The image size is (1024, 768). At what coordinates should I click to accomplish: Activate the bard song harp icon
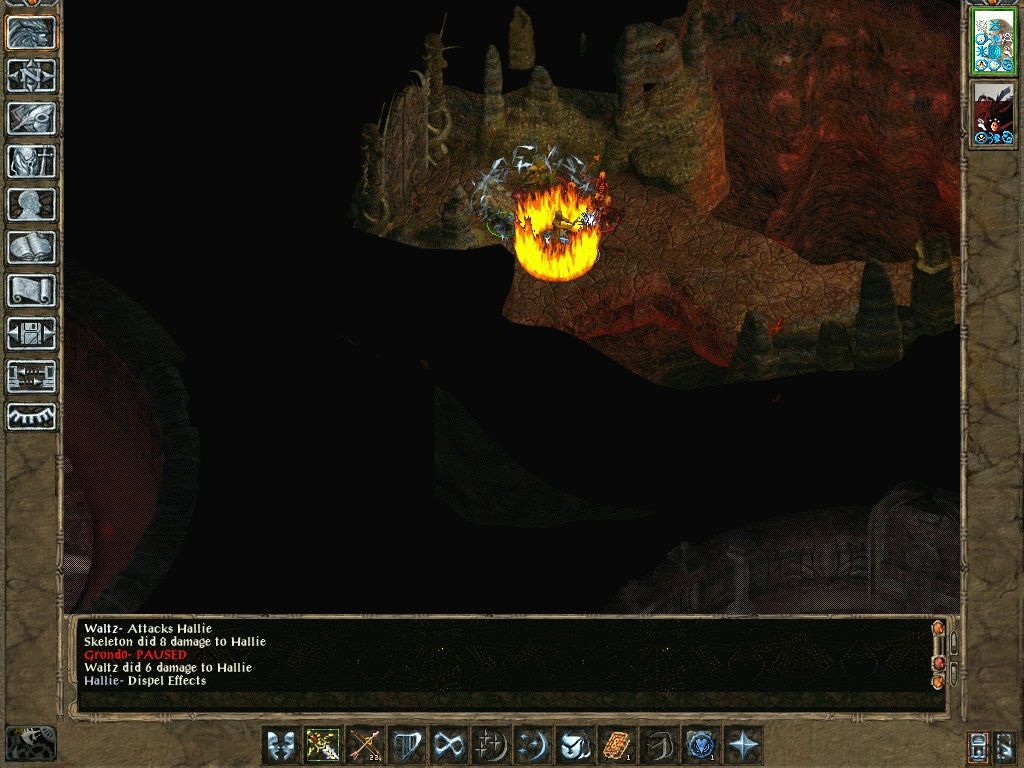point(407,745)
